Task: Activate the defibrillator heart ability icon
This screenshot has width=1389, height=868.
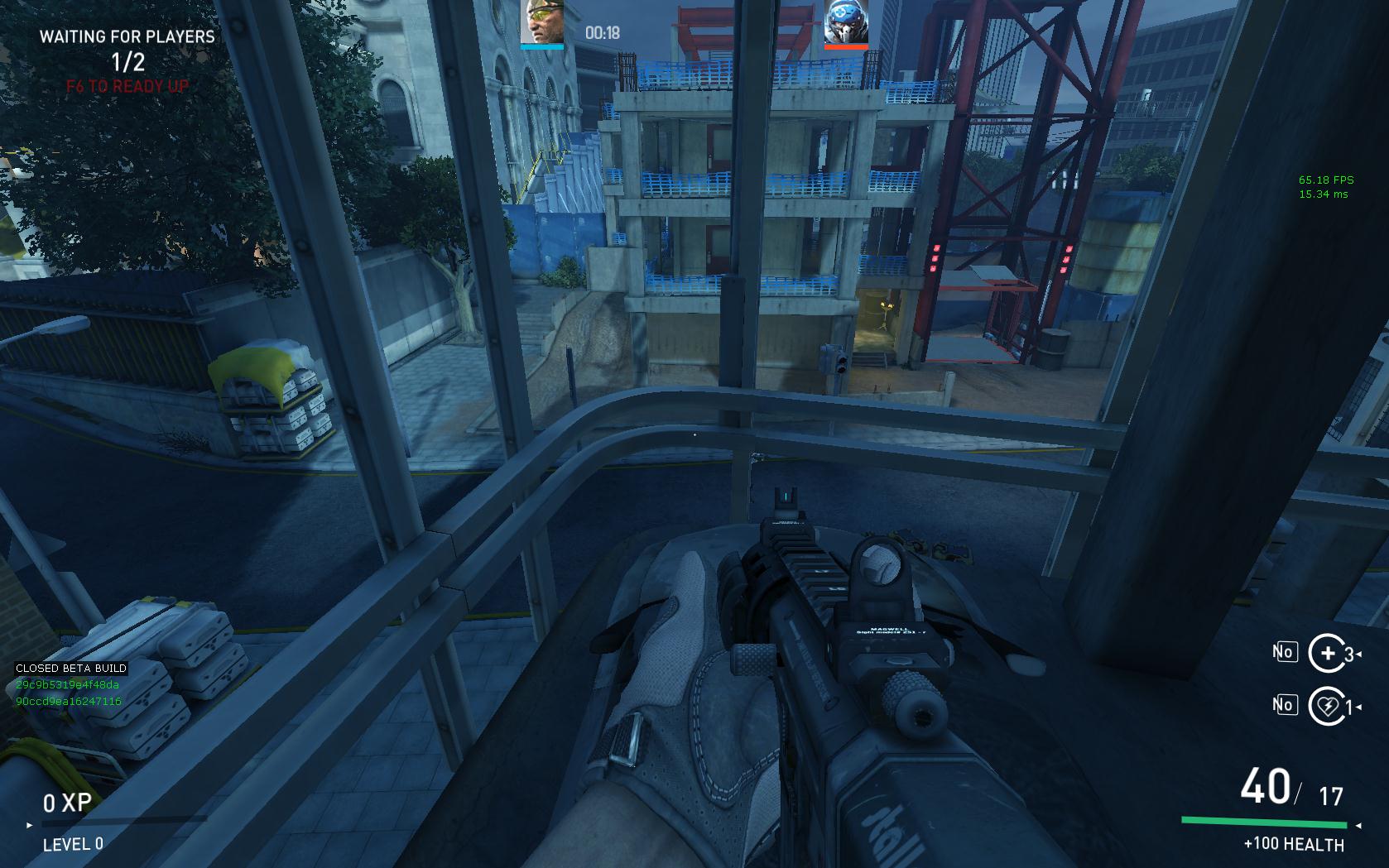Action: (x=1327, y=706)
